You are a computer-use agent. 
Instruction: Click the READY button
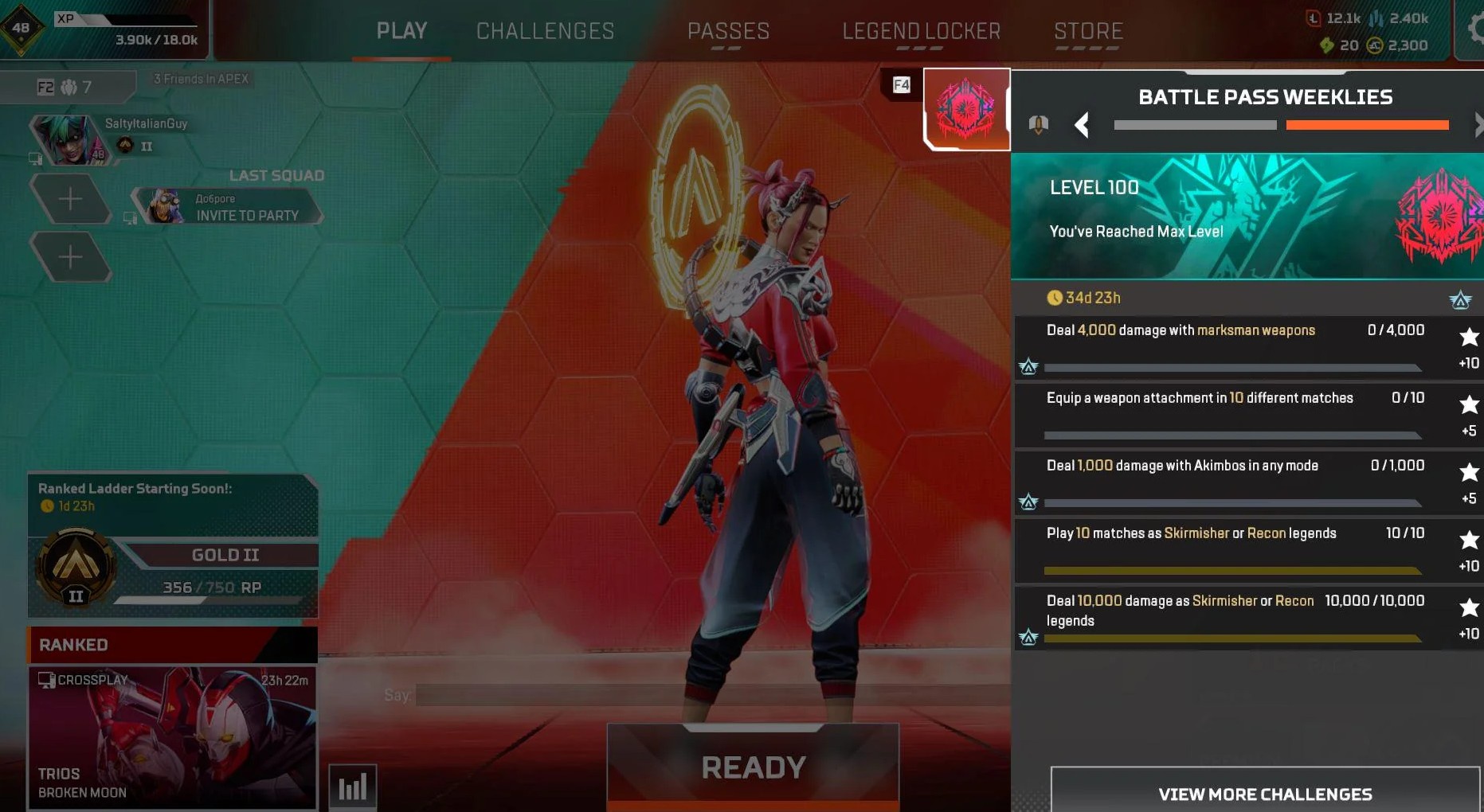coord(752,767)
